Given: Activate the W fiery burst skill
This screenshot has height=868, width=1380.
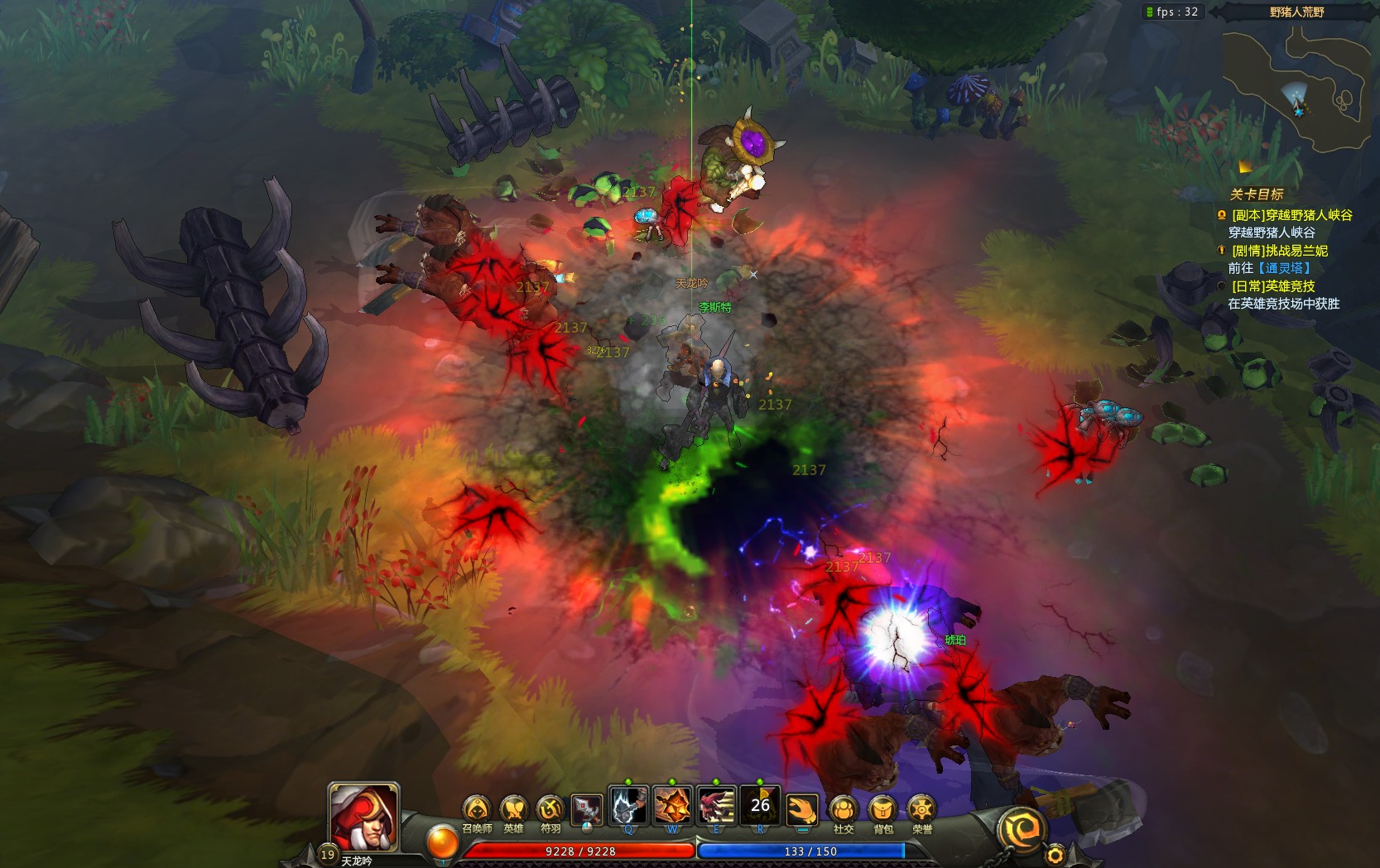Looking at the screenshot, I should 672,806.
